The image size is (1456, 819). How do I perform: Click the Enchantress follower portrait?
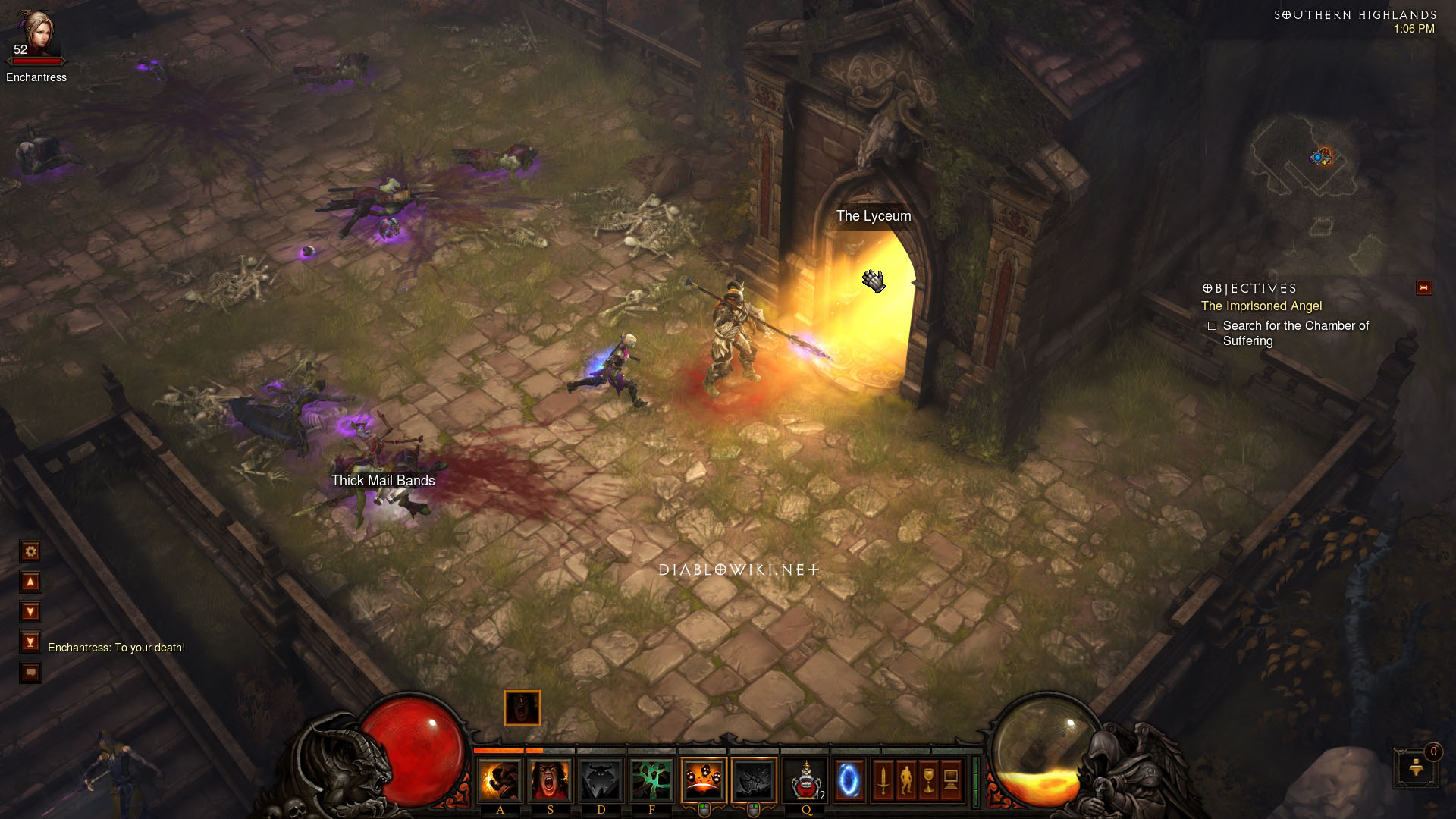click(36, 32)
